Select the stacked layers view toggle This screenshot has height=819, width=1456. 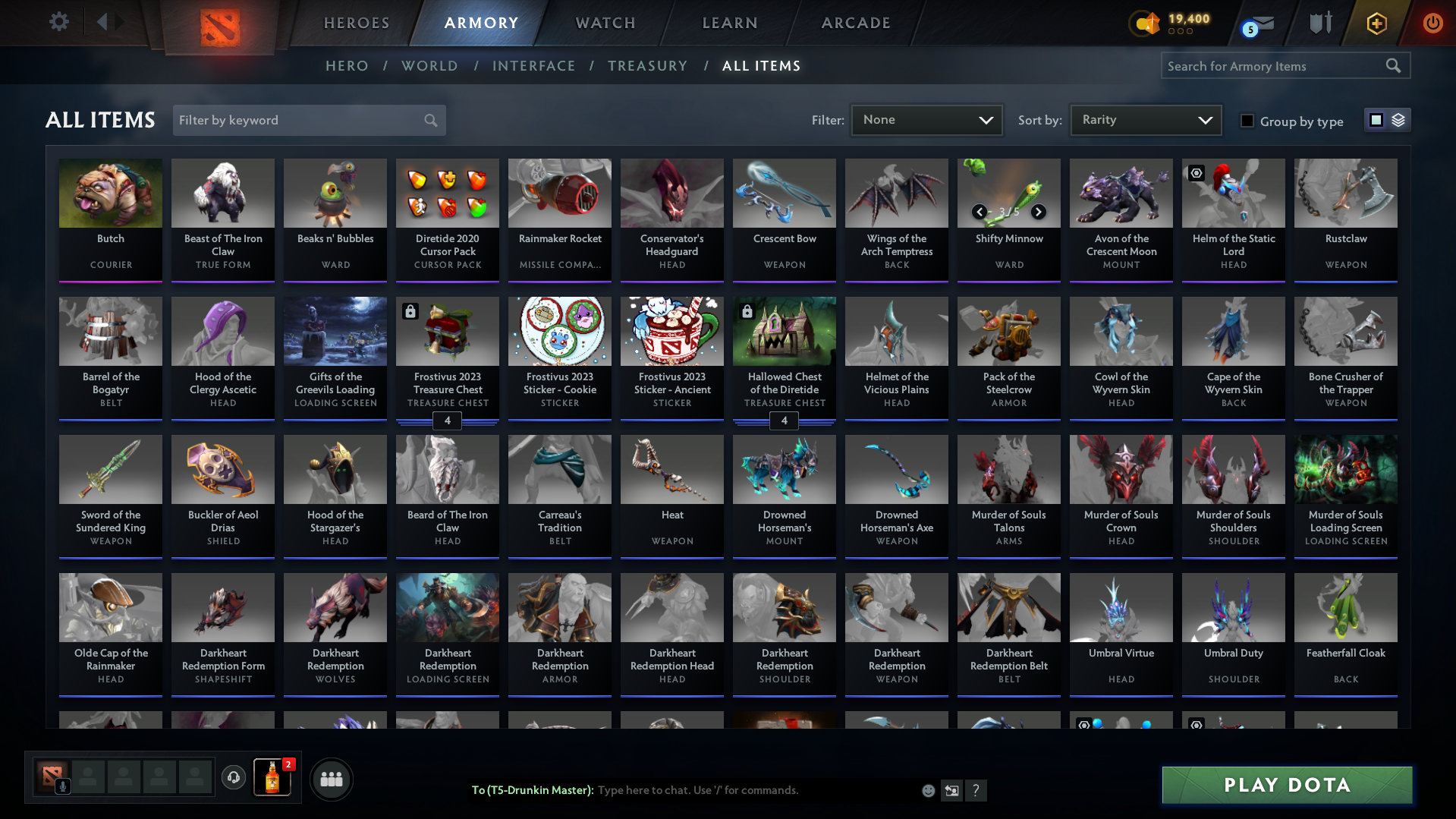[1398, 119]
